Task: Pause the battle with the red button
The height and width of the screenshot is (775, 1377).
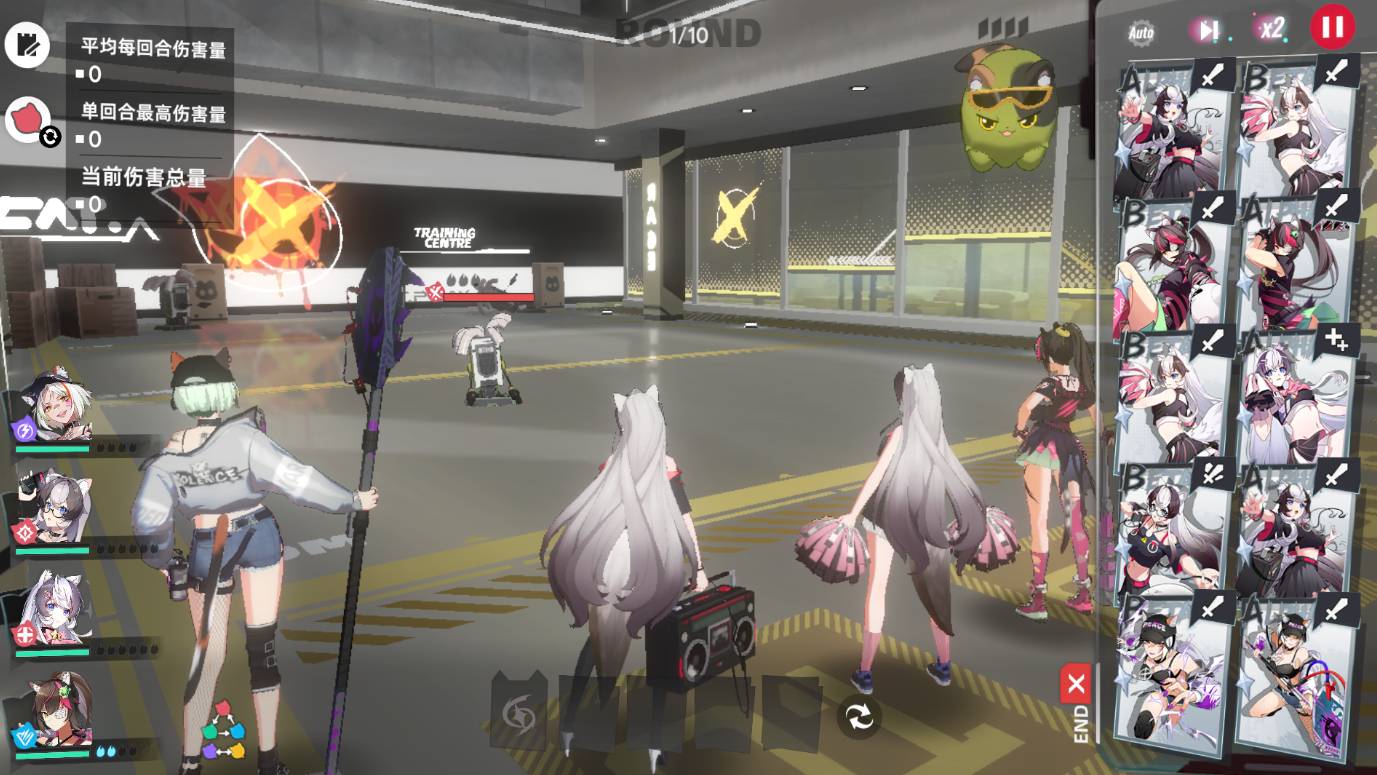Action: click(1332, 27)
